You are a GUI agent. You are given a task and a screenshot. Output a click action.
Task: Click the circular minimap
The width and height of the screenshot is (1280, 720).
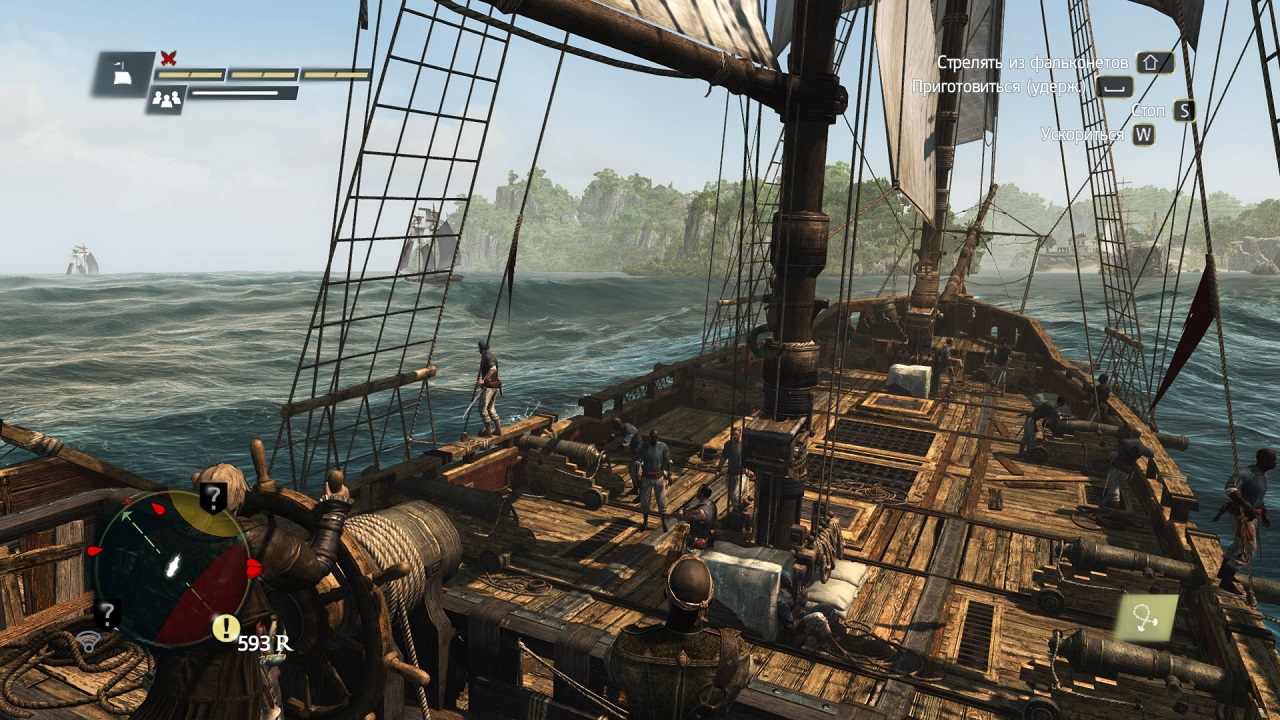click(x=172, y=566)
